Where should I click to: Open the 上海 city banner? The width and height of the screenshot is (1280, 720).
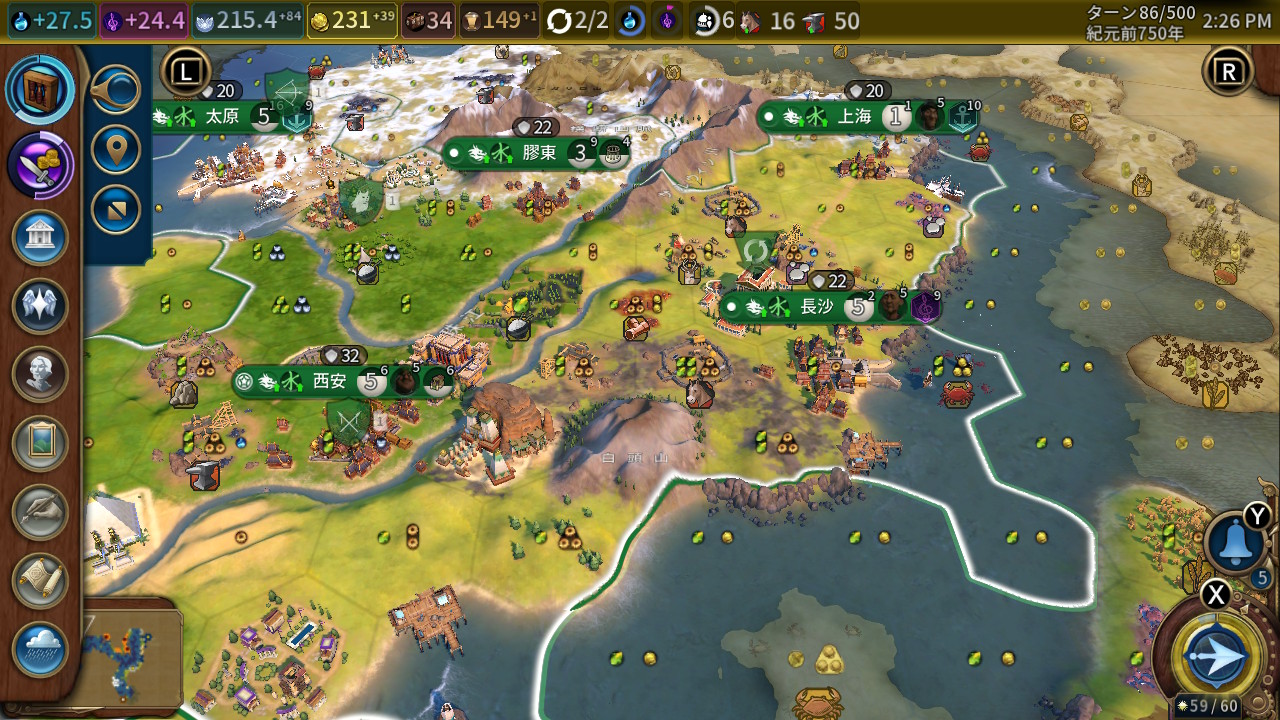tap(854, 116)
